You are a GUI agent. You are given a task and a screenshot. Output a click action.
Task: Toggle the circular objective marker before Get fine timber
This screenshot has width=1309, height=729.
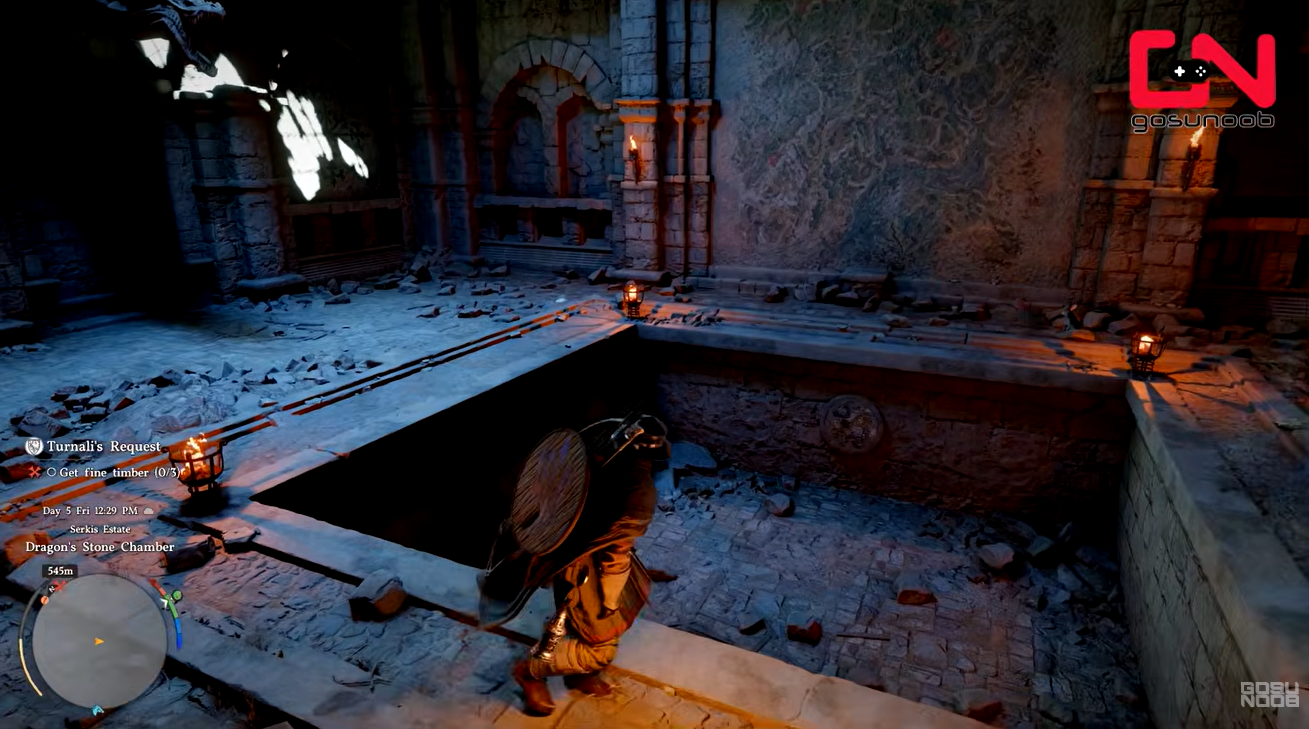(x=52, y=471)
